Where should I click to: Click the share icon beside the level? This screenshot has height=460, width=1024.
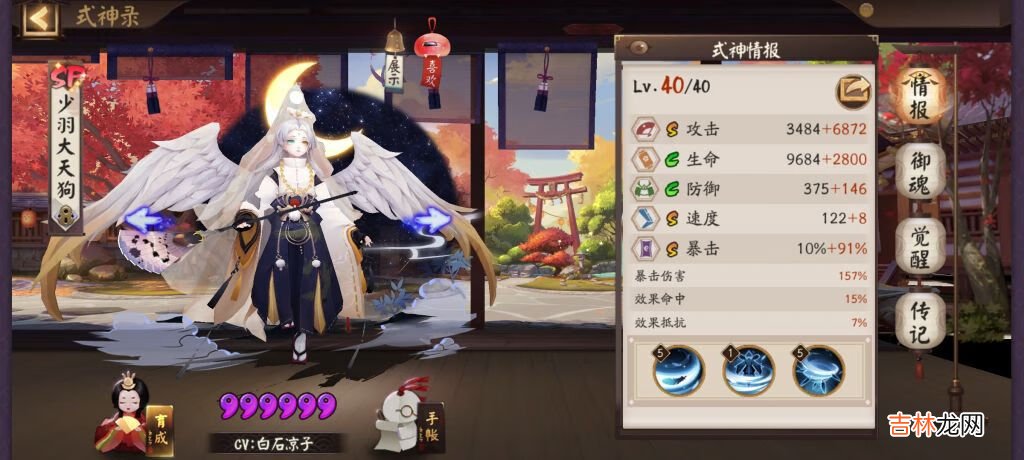[853, 91]
